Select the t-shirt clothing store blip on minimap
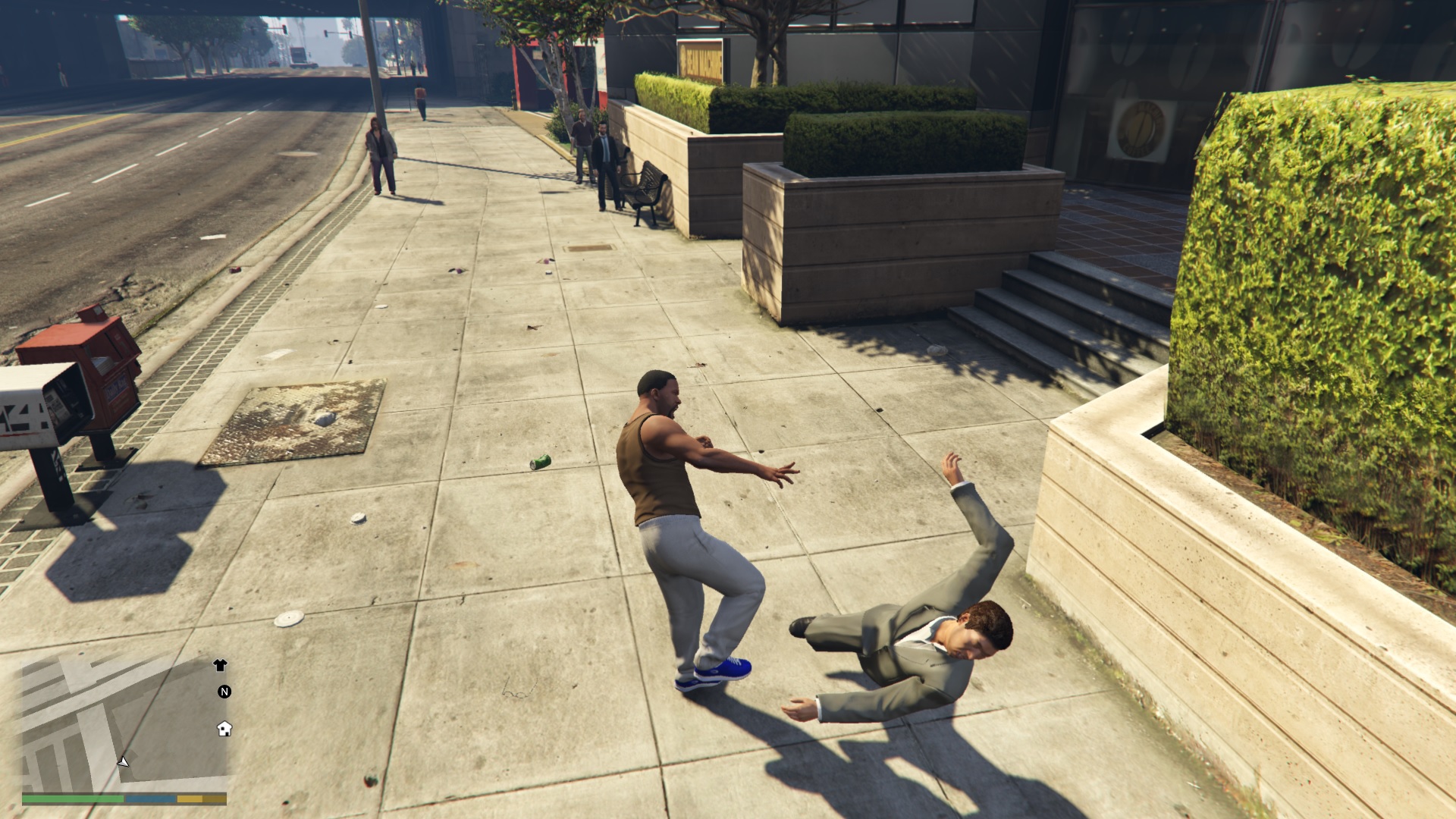Viewport: 1456px width, 819px height. click(x=221, y=665)
